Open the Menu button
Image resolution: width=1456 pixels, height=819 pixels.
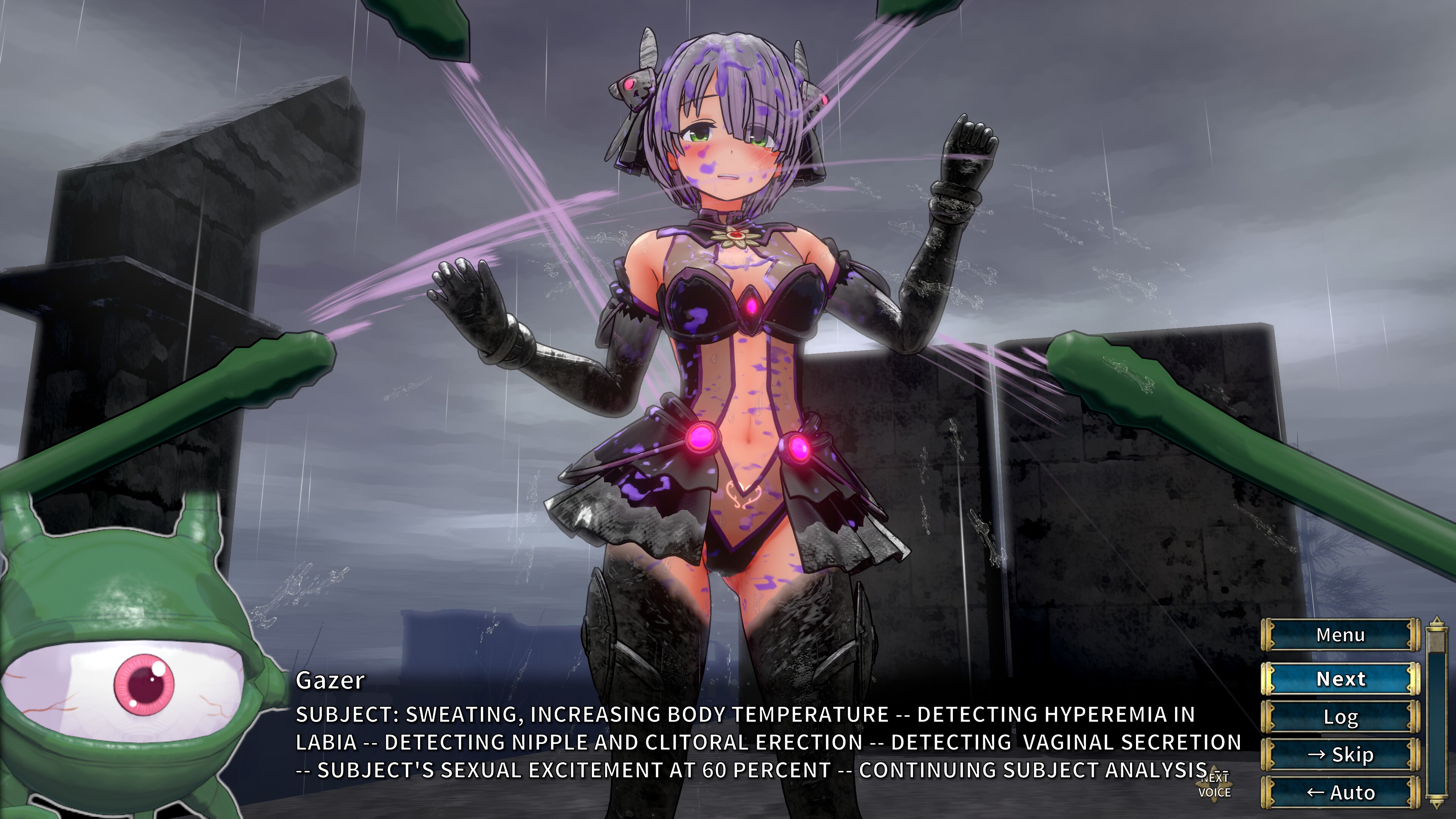pos(1340,635)
